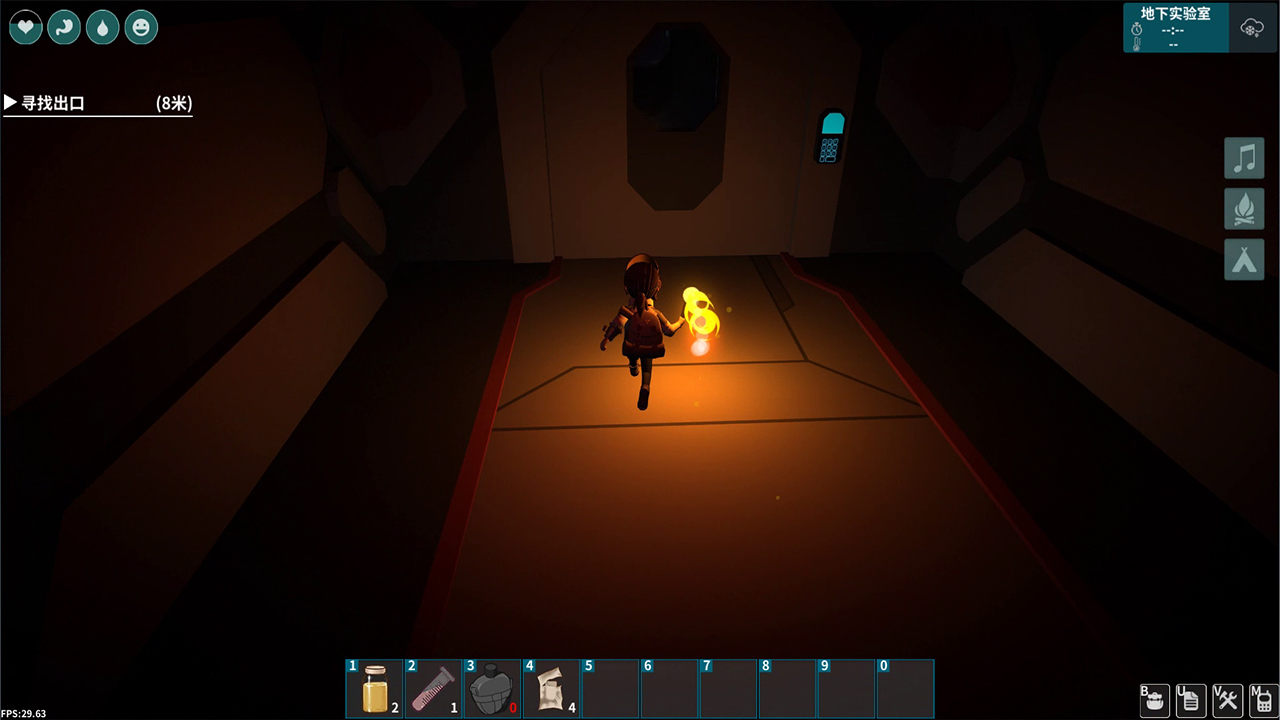The height and width of the screenshot is (720, 1280).
Task: Open the crafting tools menu
Action: click(x=1226, y=699)
